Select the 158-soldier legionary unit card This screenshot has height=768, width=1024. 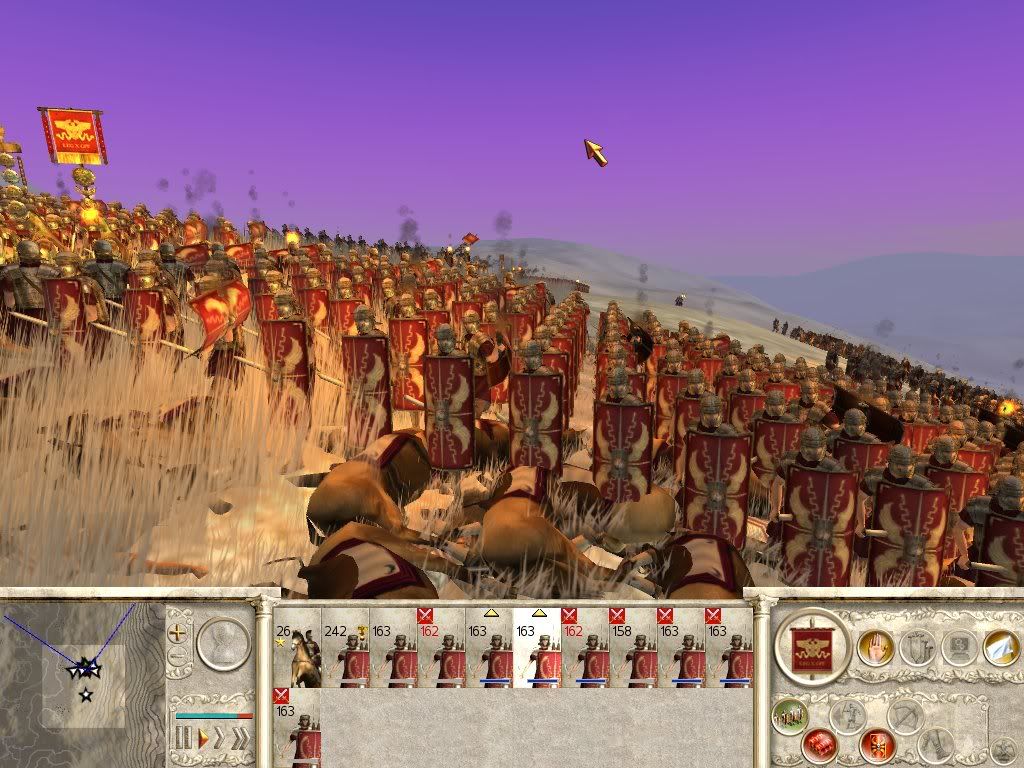[x=633, y=648]
